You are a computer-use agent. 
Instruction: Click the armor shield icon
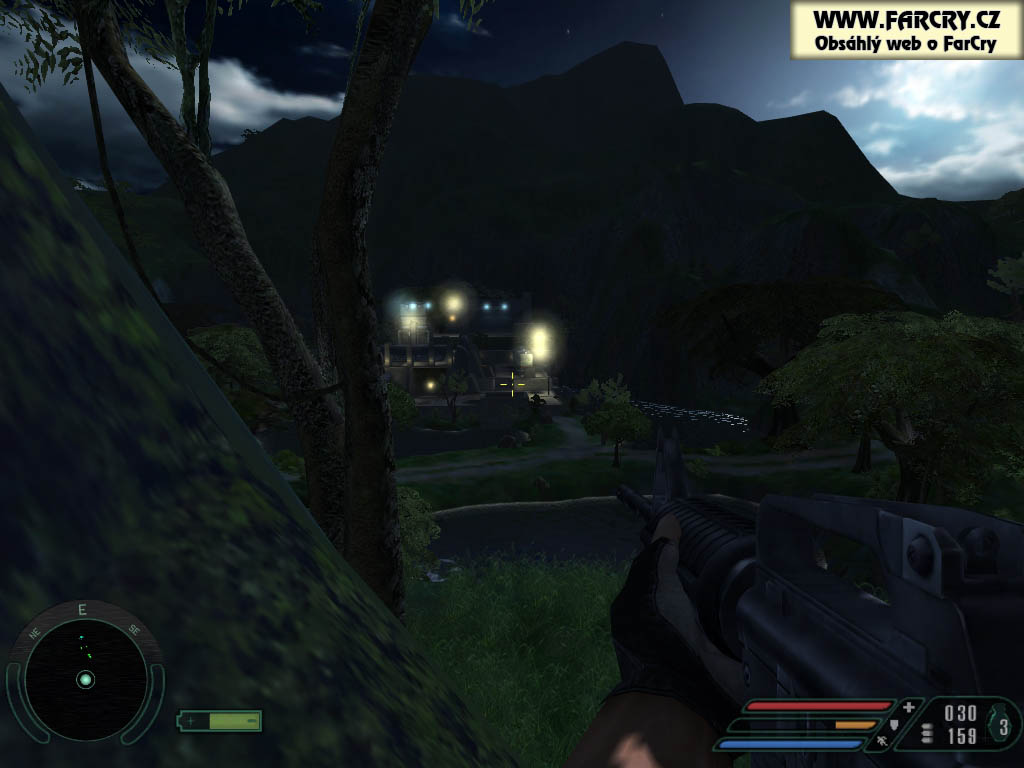(x=894, y=724)
